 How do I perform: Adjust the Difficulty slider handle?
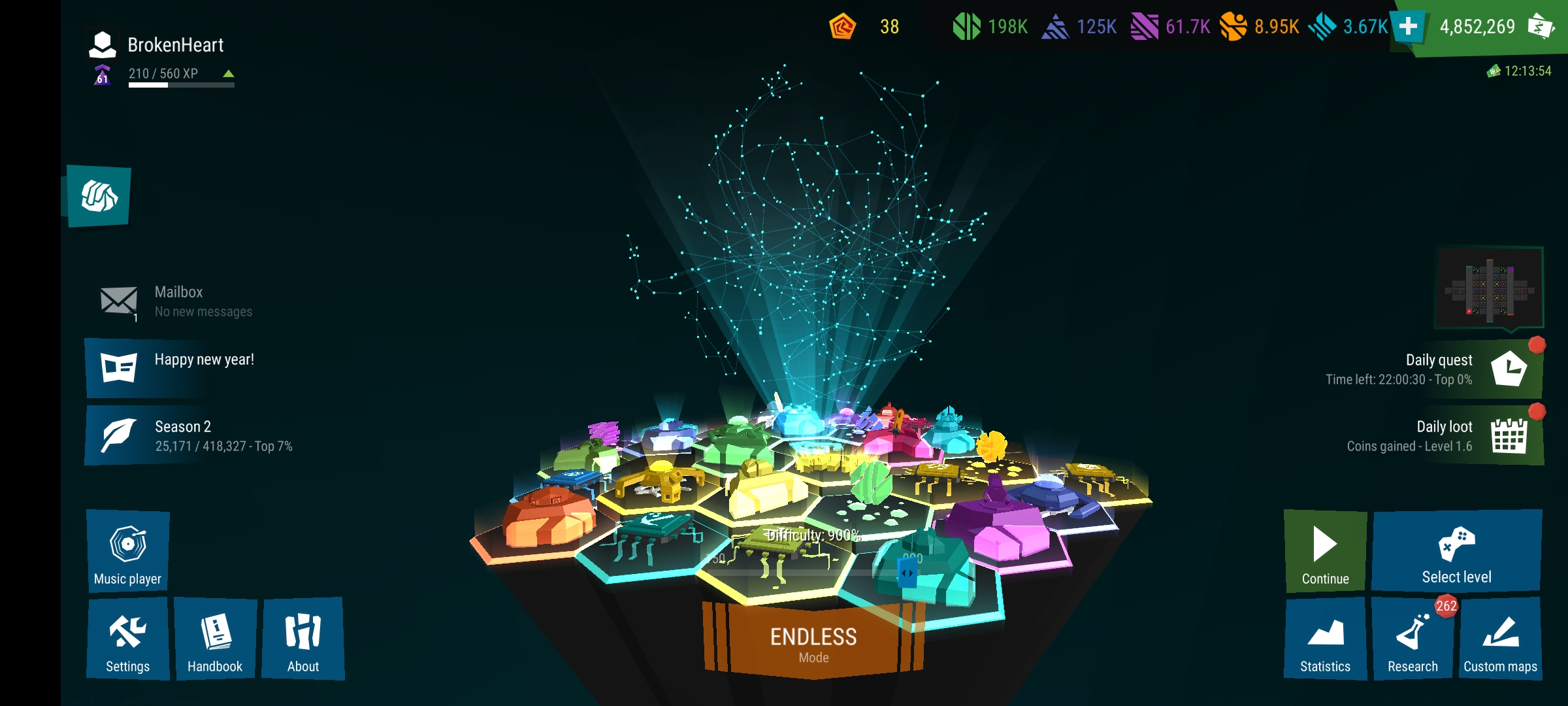[907, 574]
